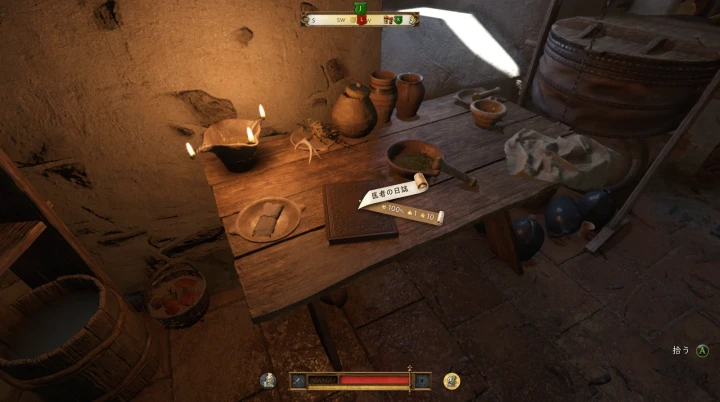Select the green J marker on the compass

(360, 7)
